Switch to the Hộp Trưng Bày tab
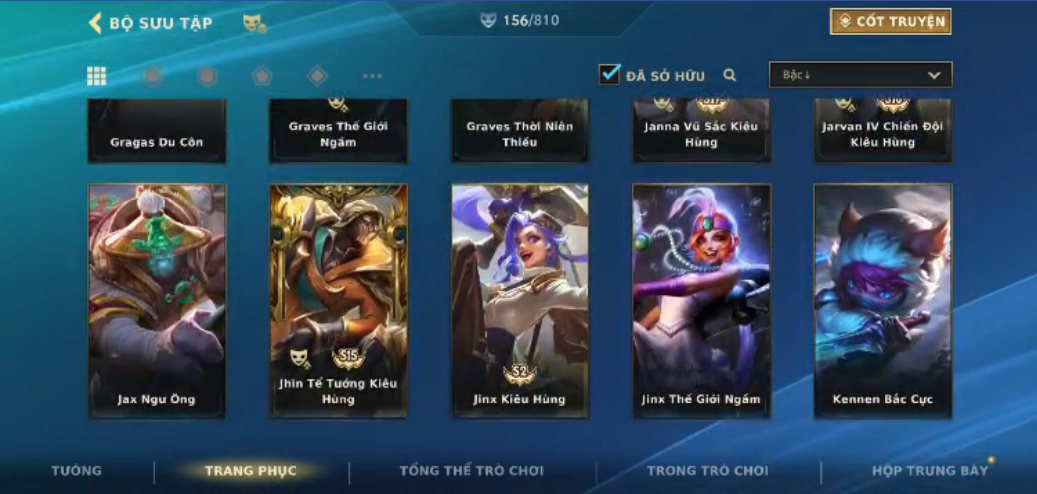This screenshot has width=1037, height=494. (930, 471)
